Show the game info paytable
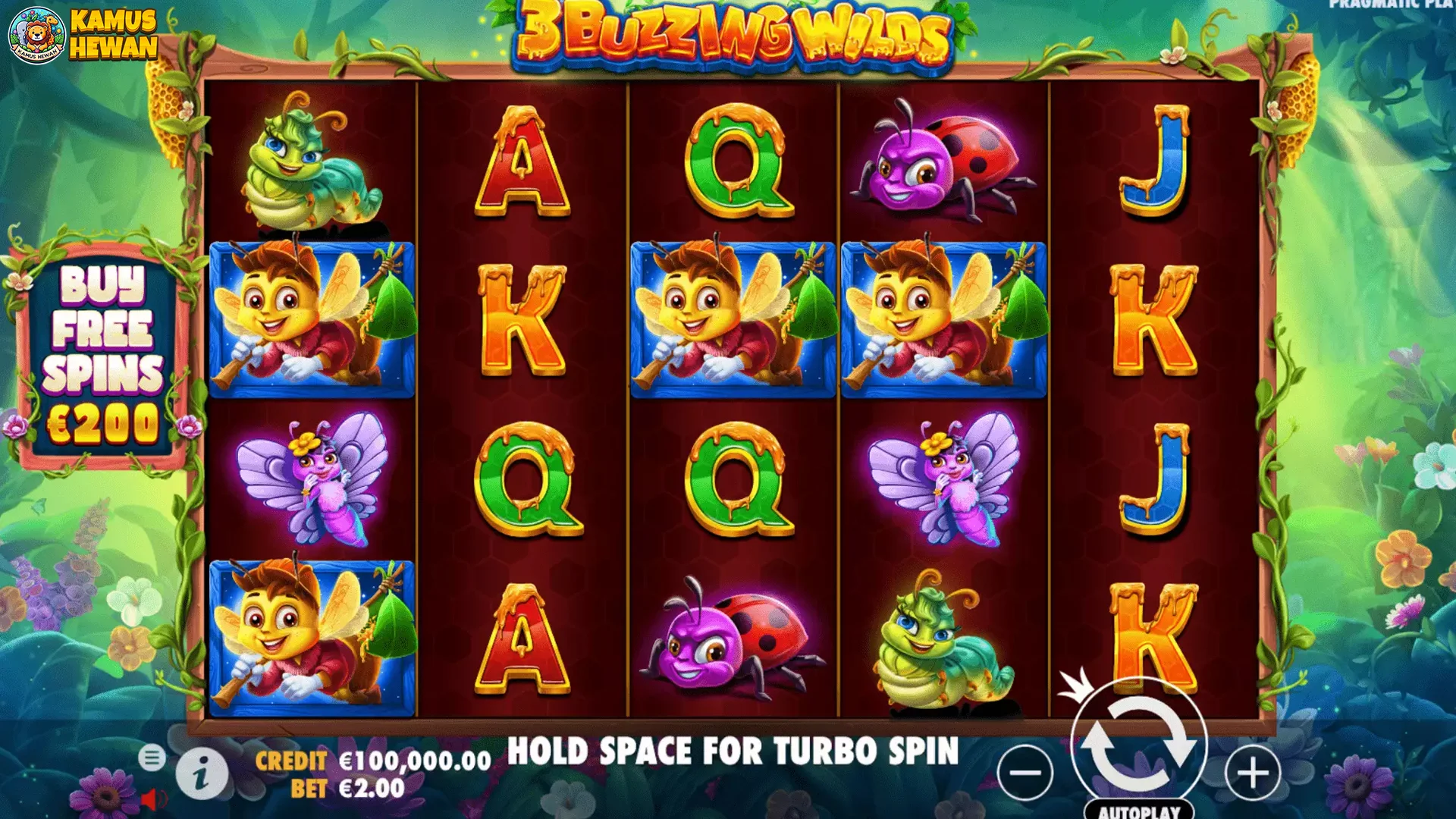Viewport: 1456px width, 819px height. point(202,774)
